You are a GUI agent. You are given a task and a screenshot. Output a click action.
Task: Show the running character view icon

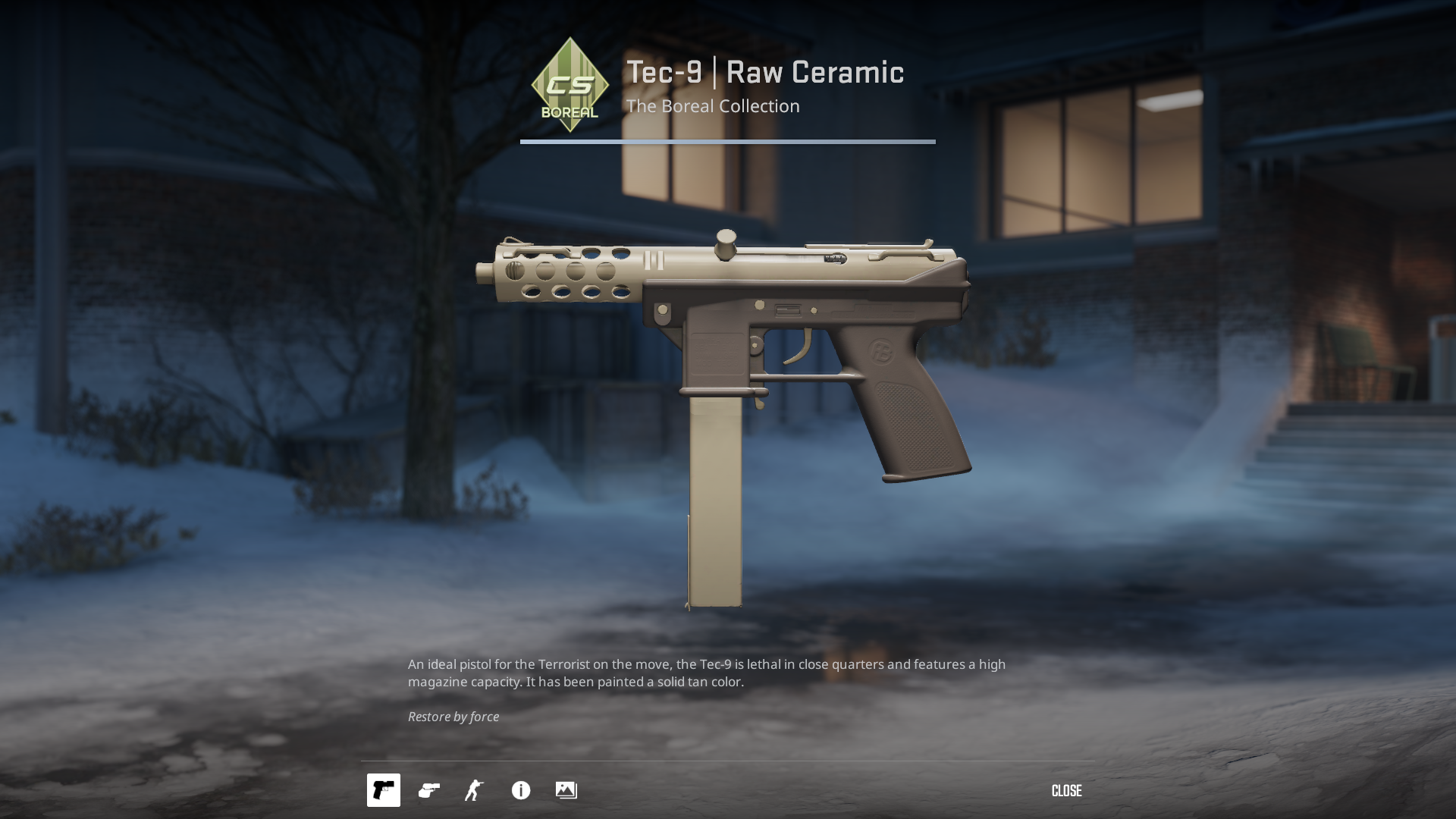tap(475, 790)
